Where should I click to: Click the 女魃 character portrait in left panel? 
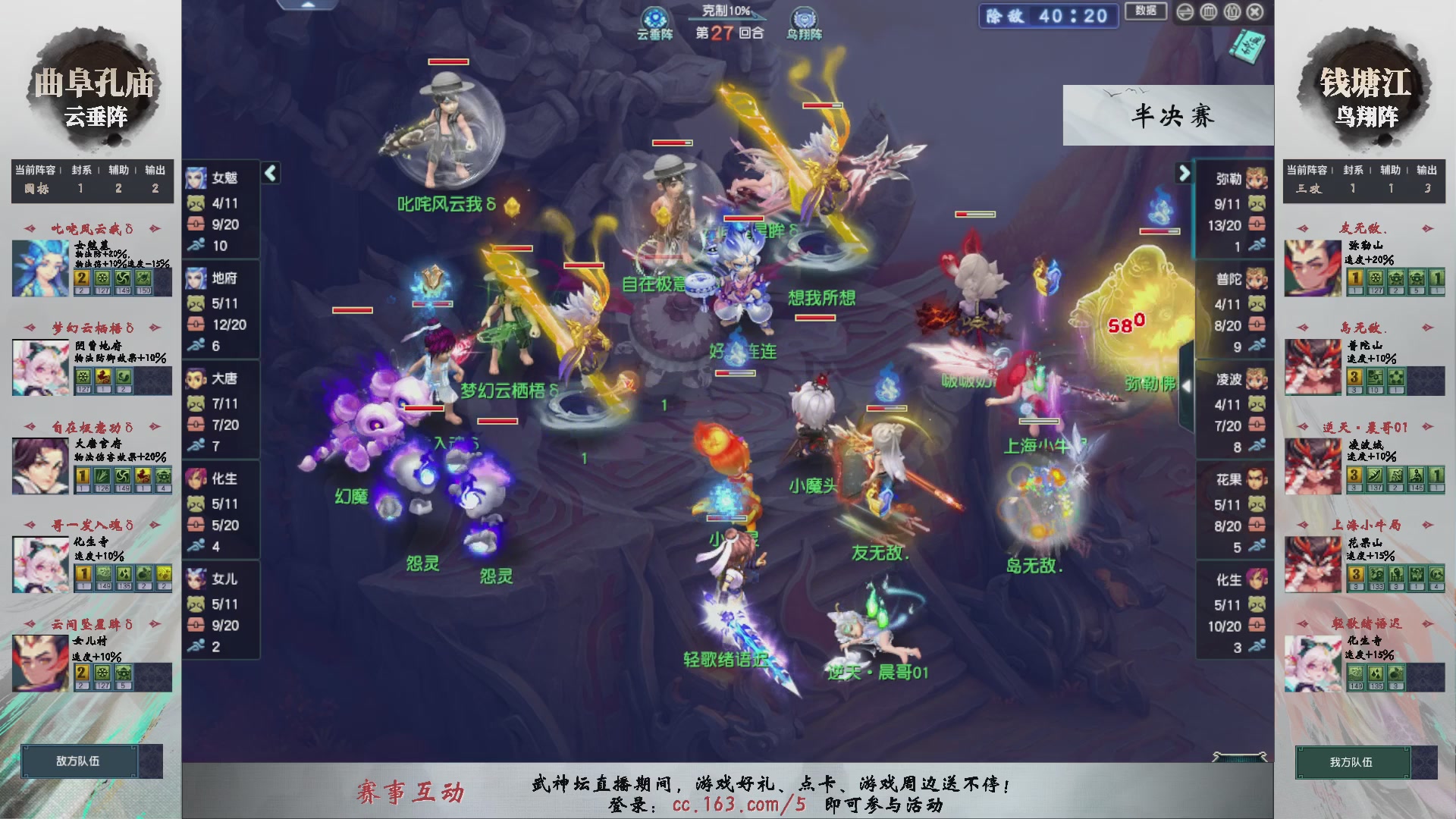coord(196,179)
